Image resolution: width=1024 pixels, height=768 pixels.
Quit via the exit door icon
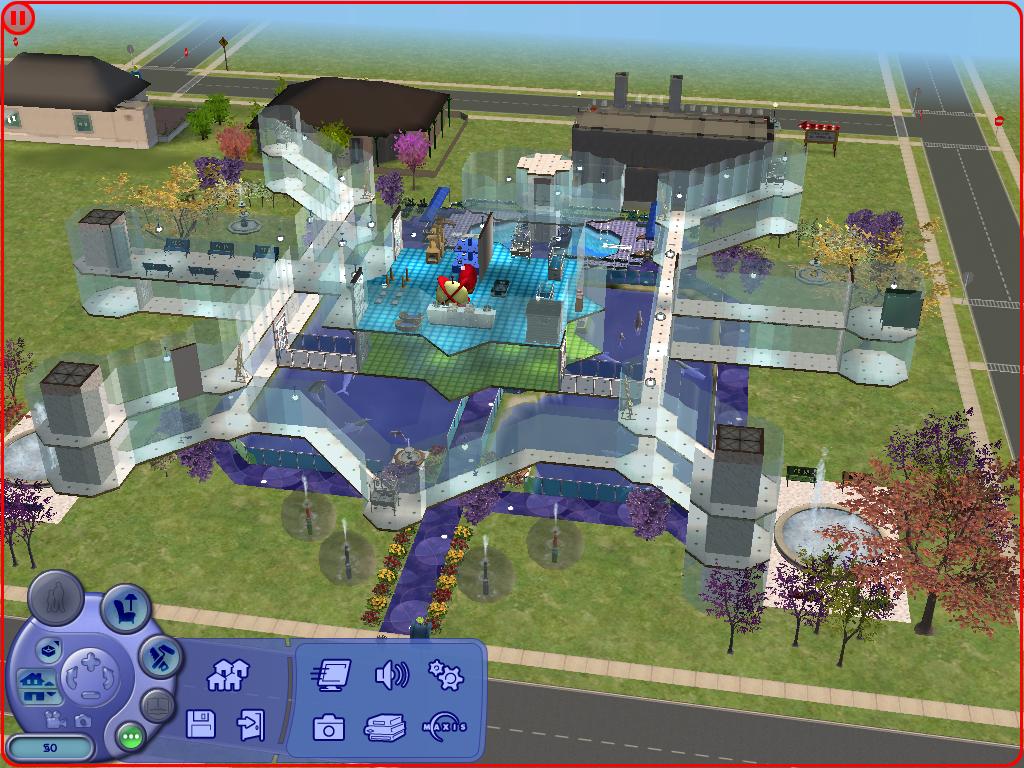tap(250, 724)
